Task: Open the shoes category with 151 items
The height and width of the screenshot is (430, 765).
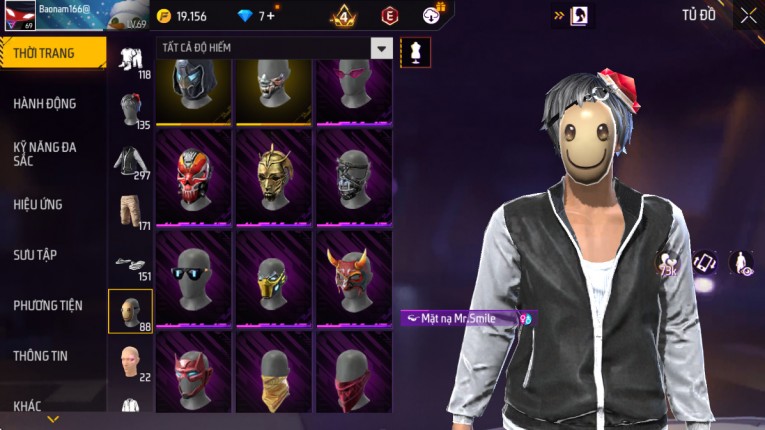Action: click(x=130, y=264)
